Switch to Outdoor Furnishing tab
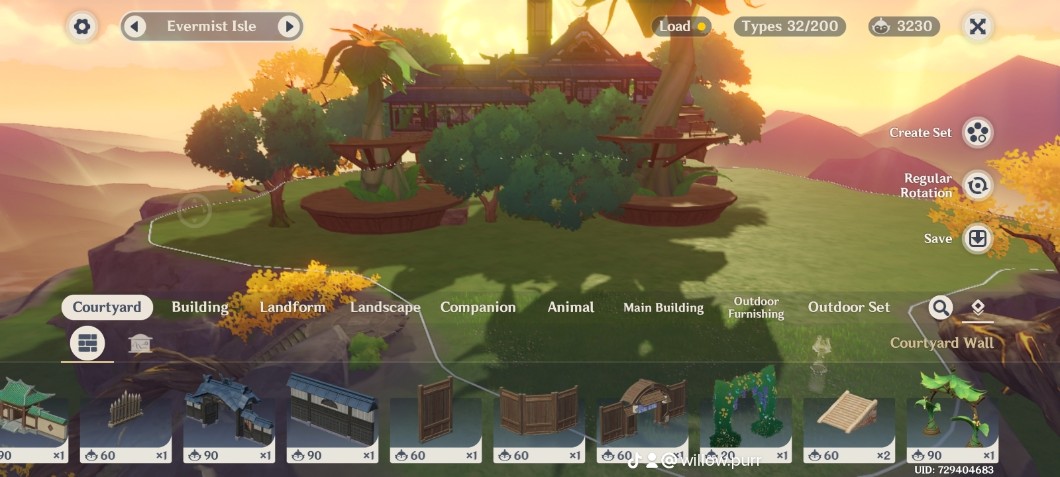Image resolution: width=1060 pixels, height=477 pixels. tap(756, 307)
